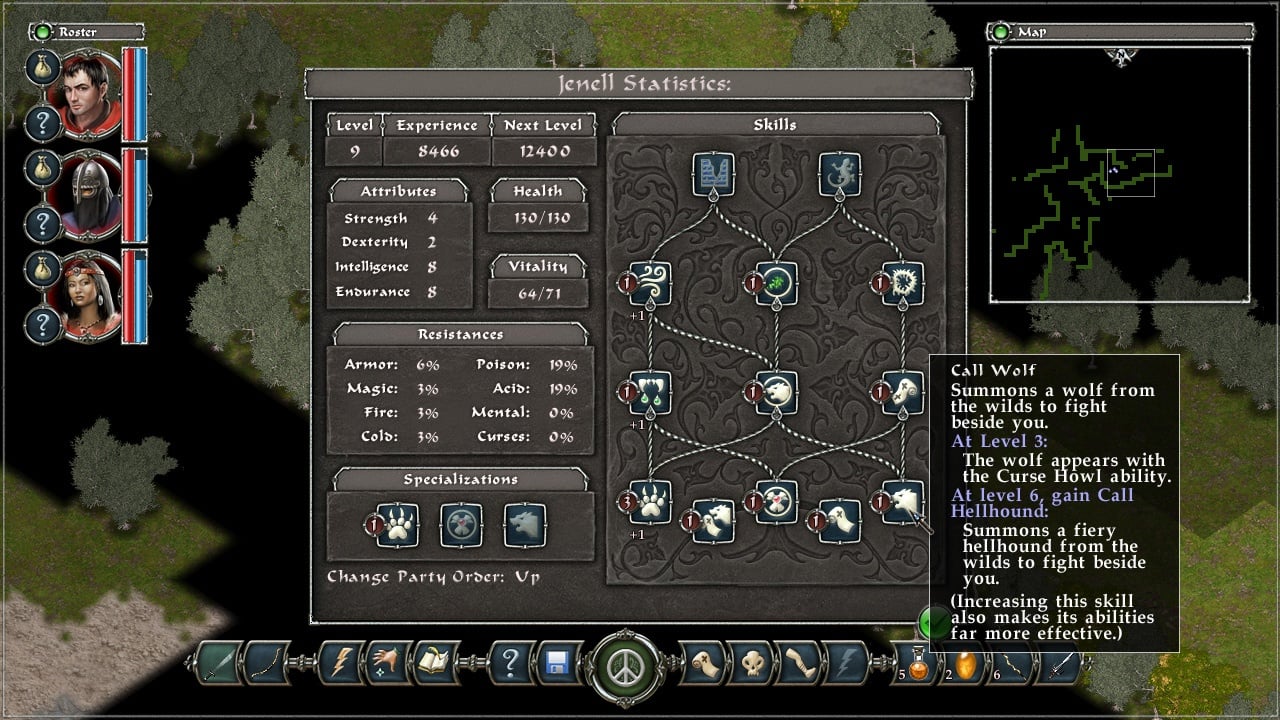This screenshot has width=1280, height=720.
Task: Click the minimap
Action: pyautogui.click(x=1119, y=175)
